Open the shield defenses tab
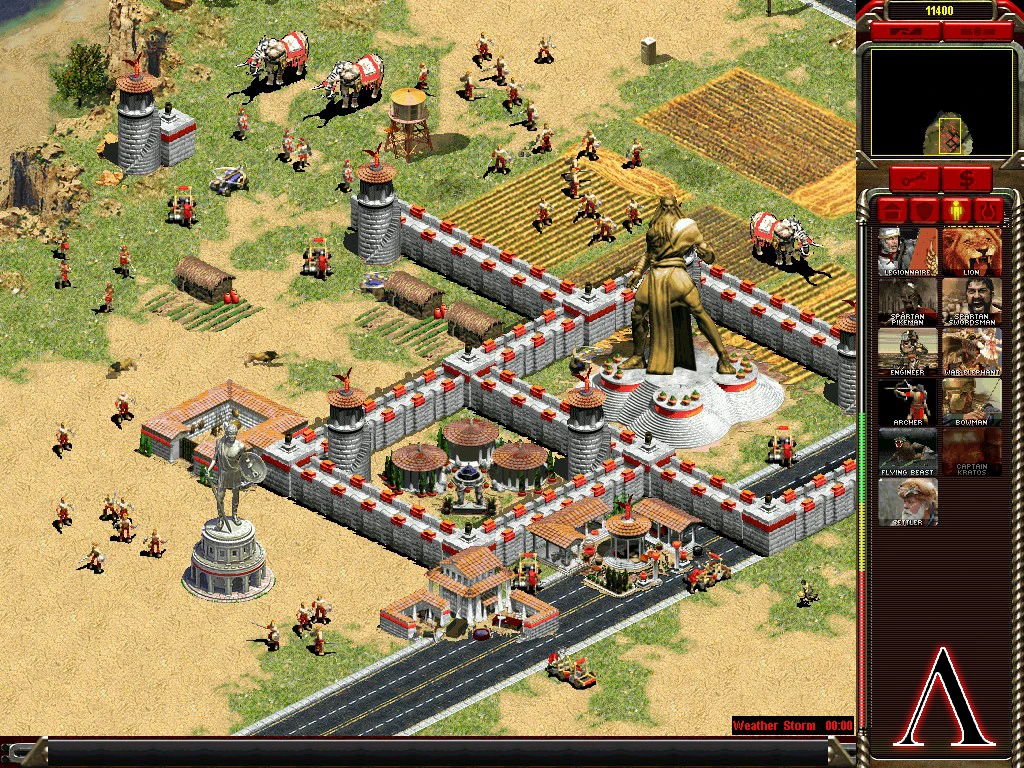The image size is (1024, 768). coord(924,211)
